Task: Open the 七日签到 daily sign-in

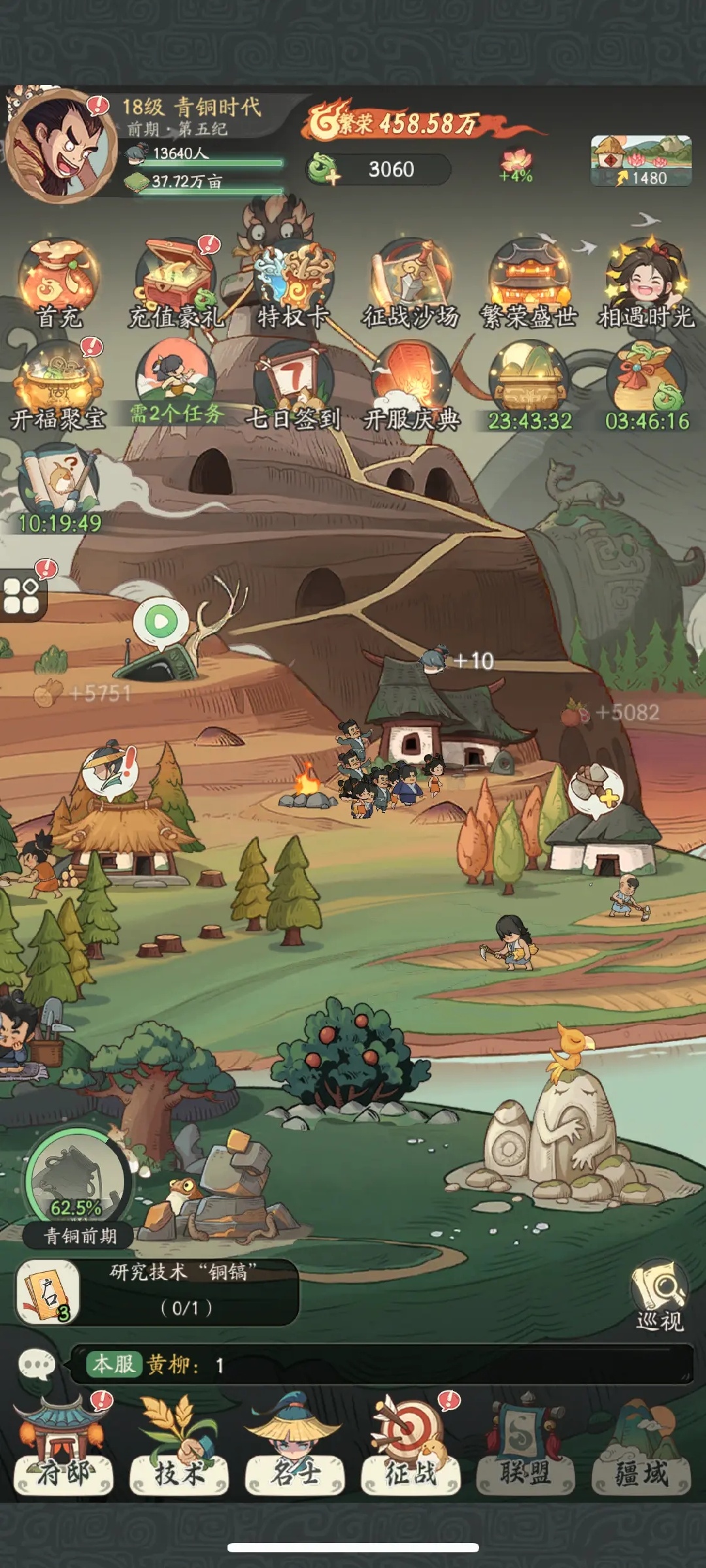Action: click(294, 385)
